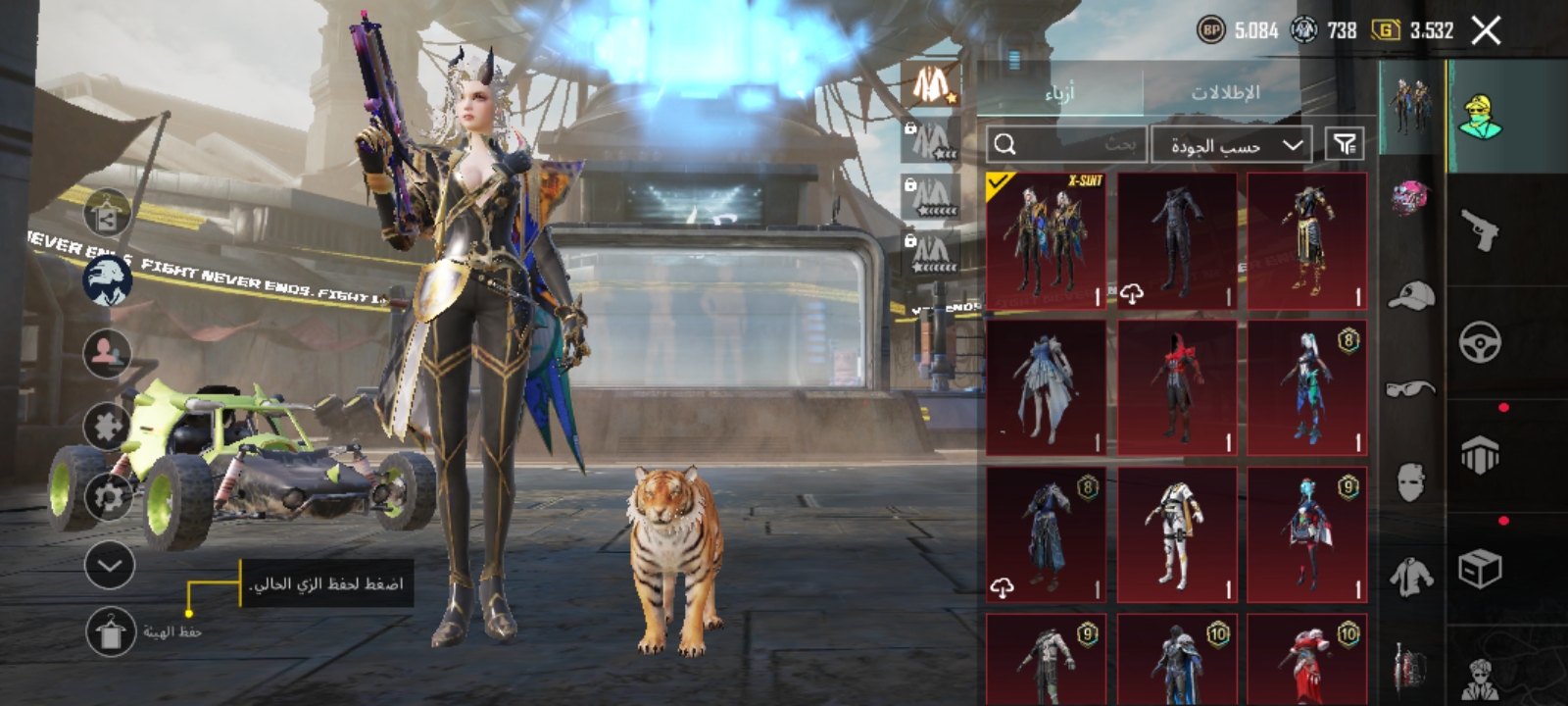
Task: Open the filter funnel button
Action: point(1344,145)
